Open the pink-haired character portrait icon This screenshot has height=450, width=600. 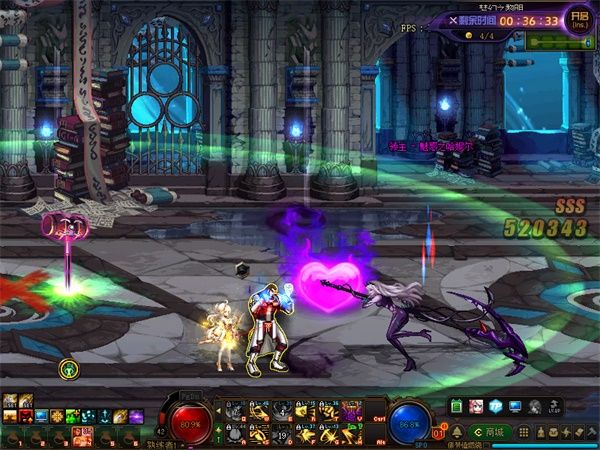(475, 407)
